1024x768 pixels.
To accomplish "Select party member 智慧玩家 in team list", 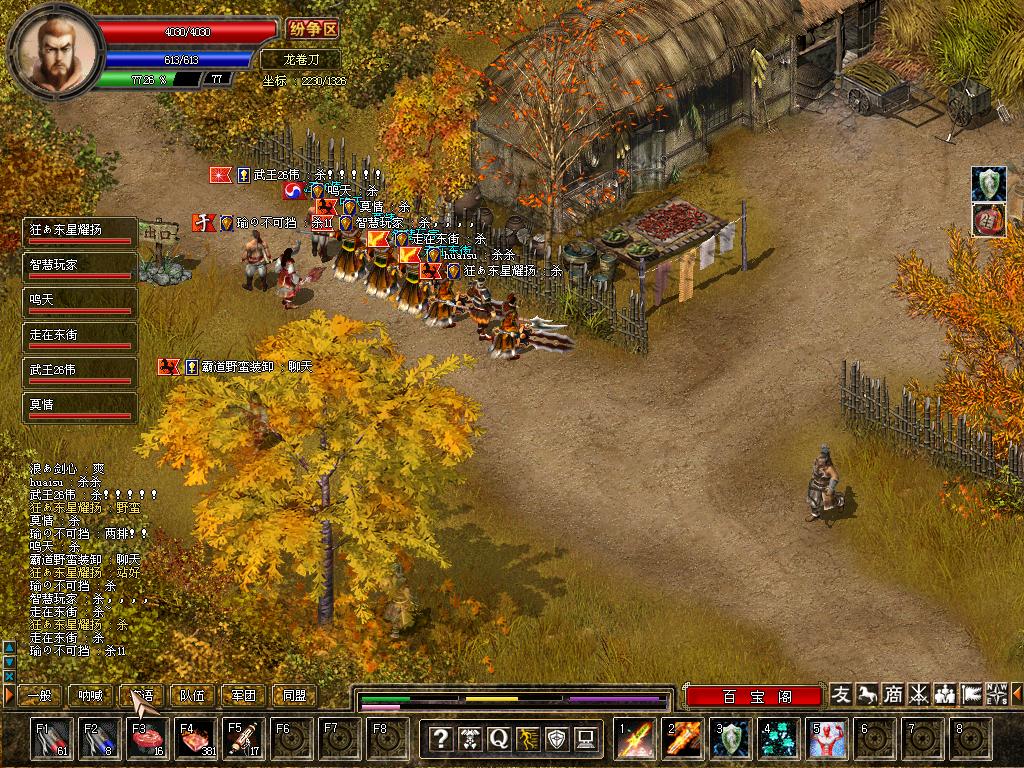I will 79,267.
